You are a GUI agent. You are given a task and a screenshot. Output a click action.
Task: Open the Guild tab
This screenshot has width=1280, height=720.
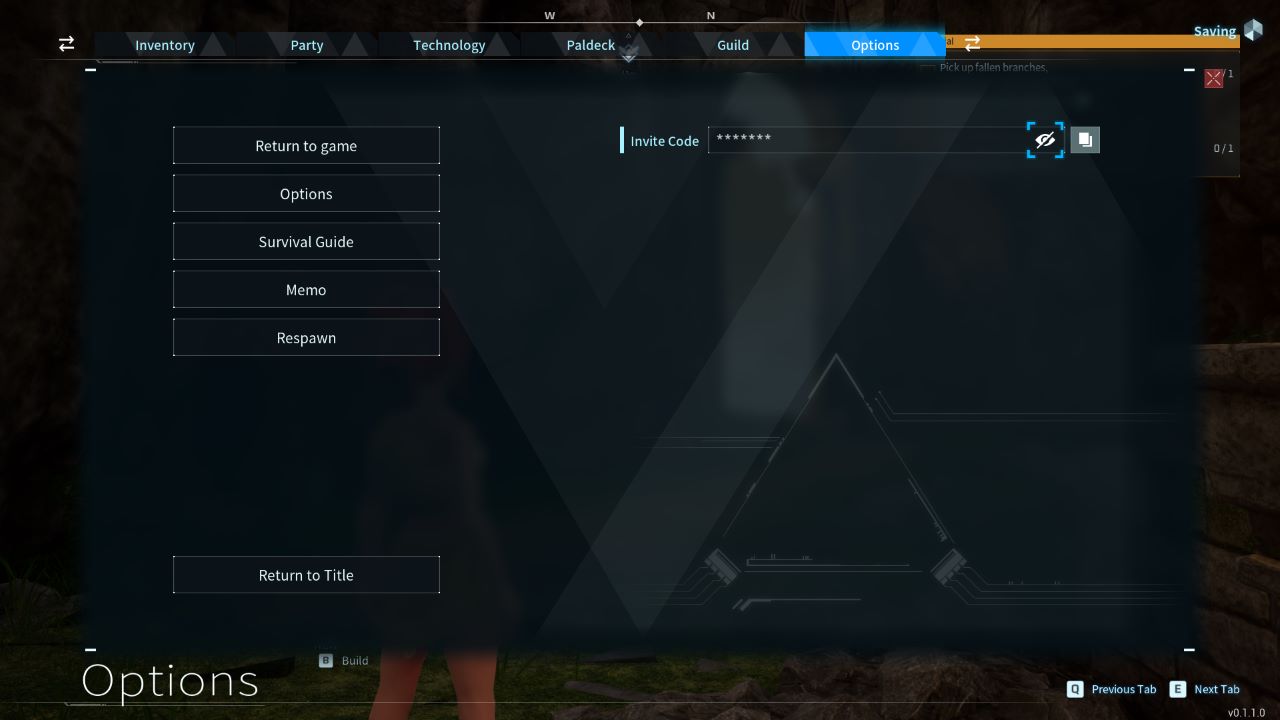pos(732,45)
